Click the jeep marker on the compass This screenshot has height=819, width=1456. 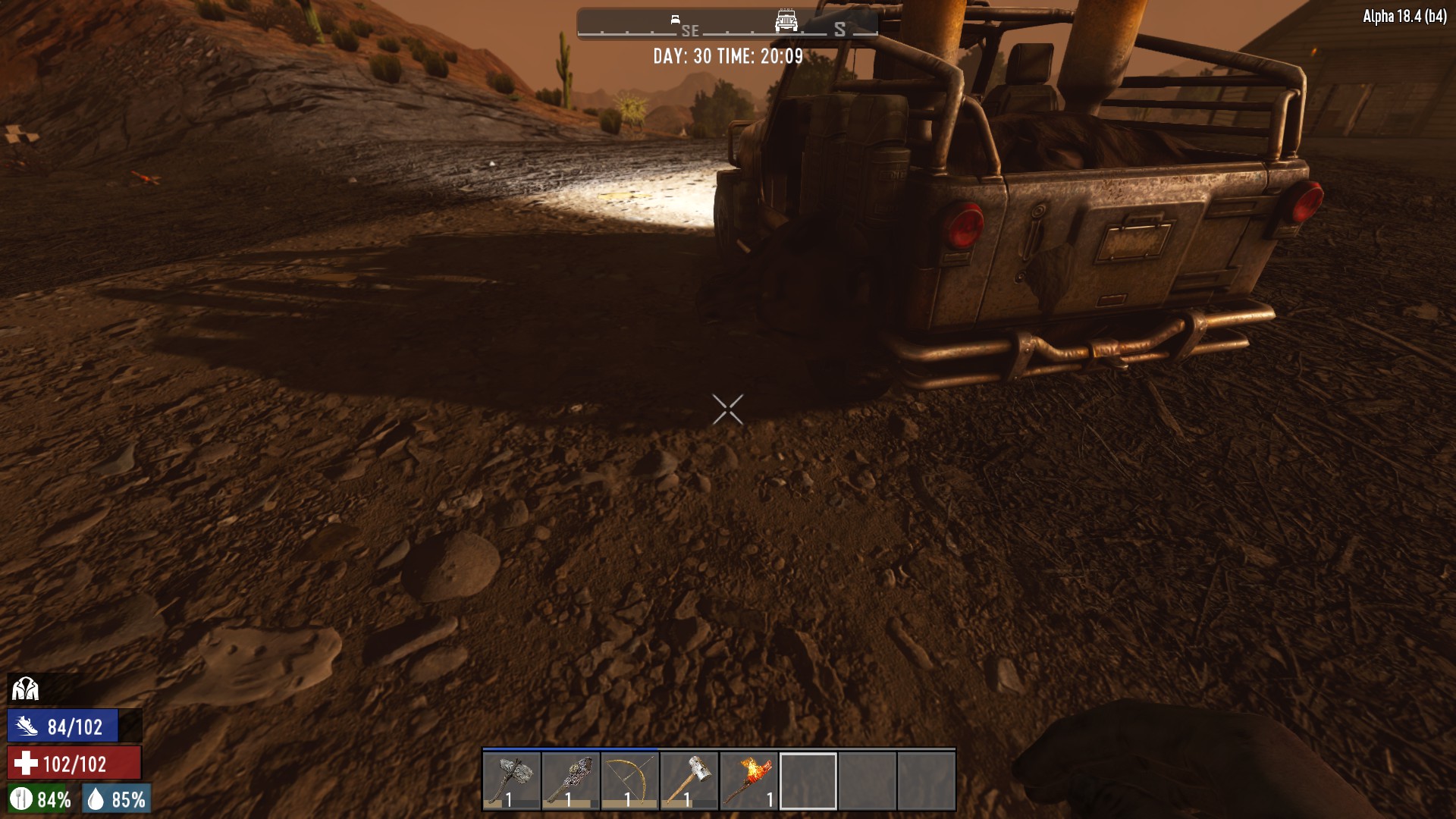coord(786,20)
